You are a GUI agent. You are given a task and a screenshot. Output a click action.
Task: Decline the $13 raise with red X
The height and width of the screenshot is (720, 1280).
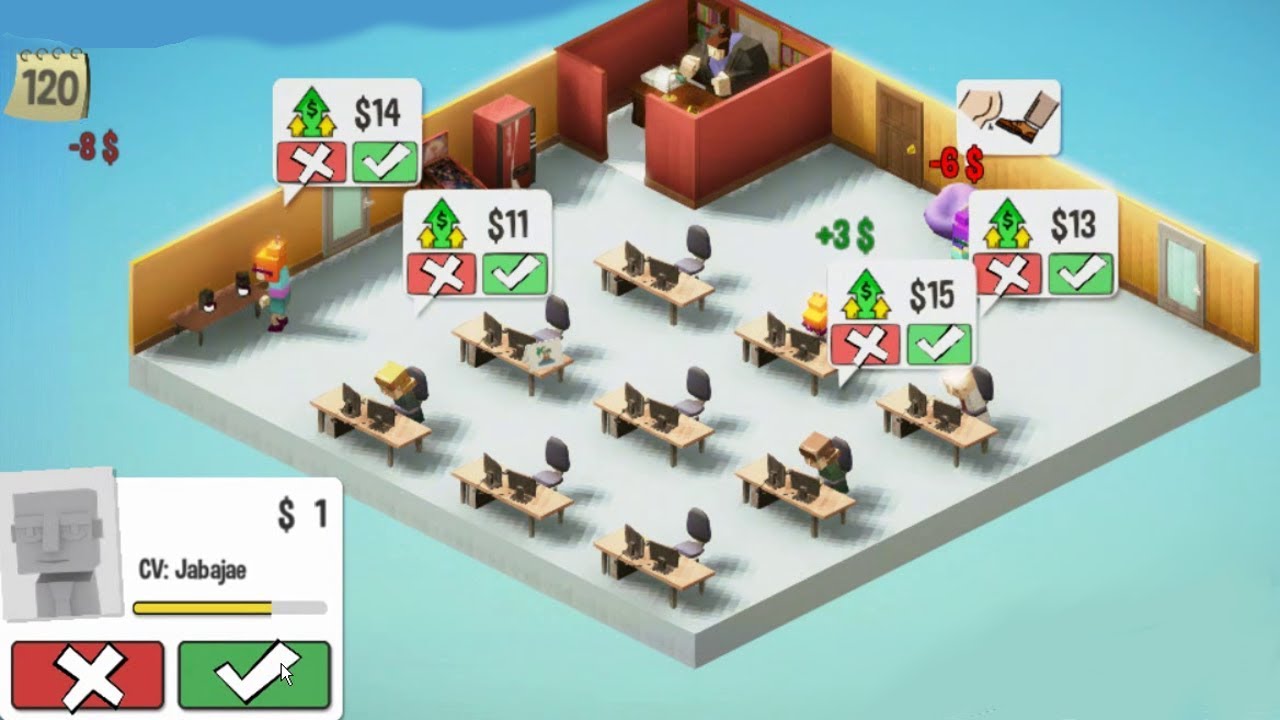pos(1008,272)
